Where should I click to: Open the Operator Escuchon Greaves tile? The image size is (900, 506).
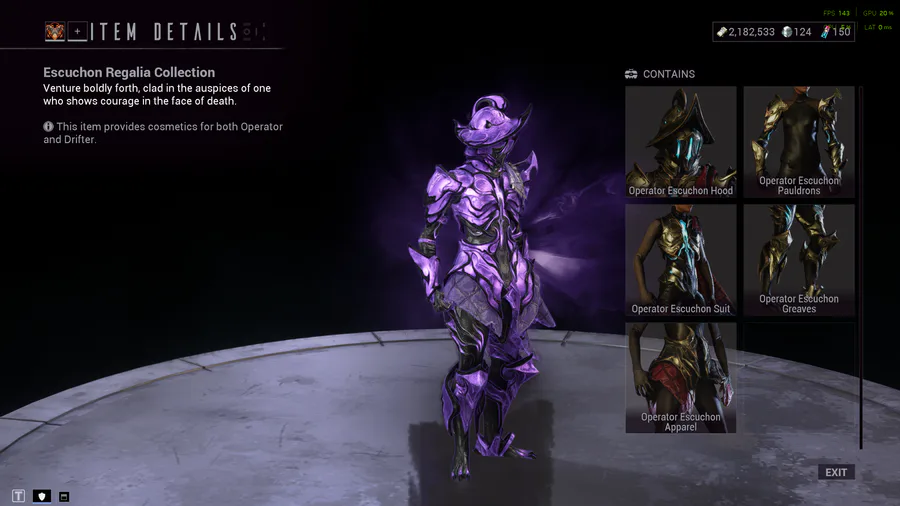(x=798, y=260)
